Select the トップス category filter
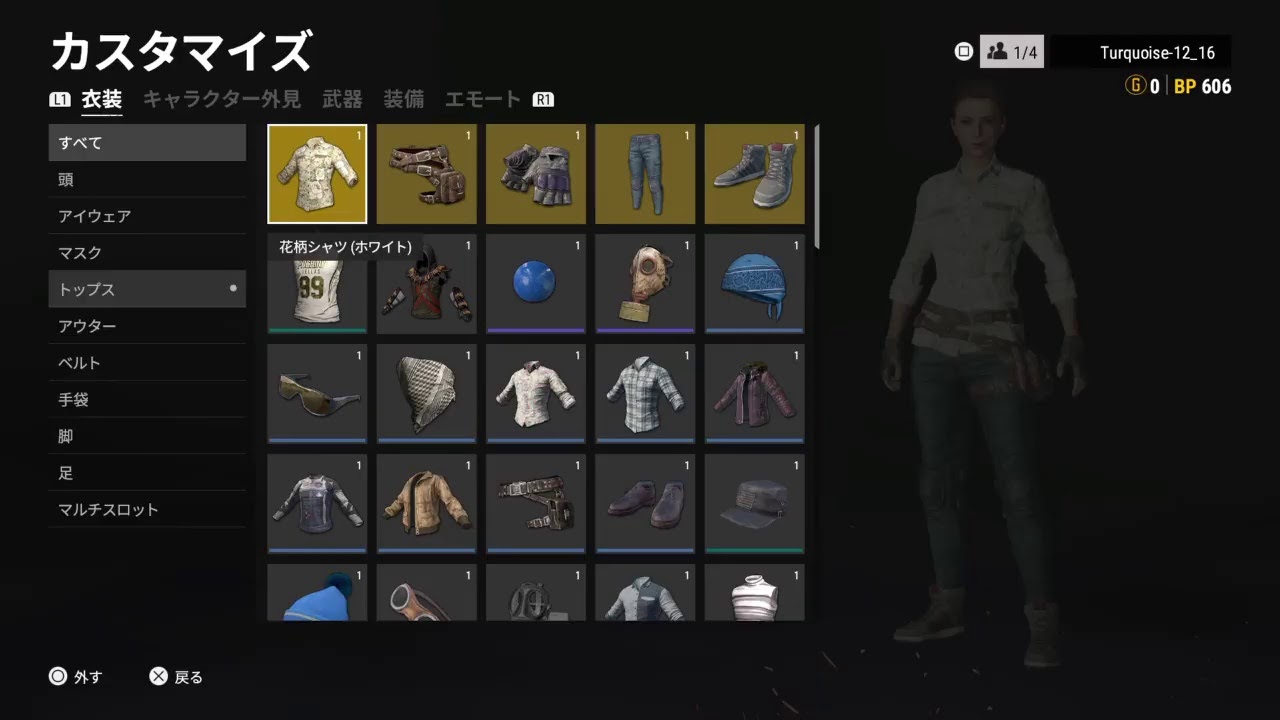This screenshot has height=720, width=1280. tap(147, 289)
